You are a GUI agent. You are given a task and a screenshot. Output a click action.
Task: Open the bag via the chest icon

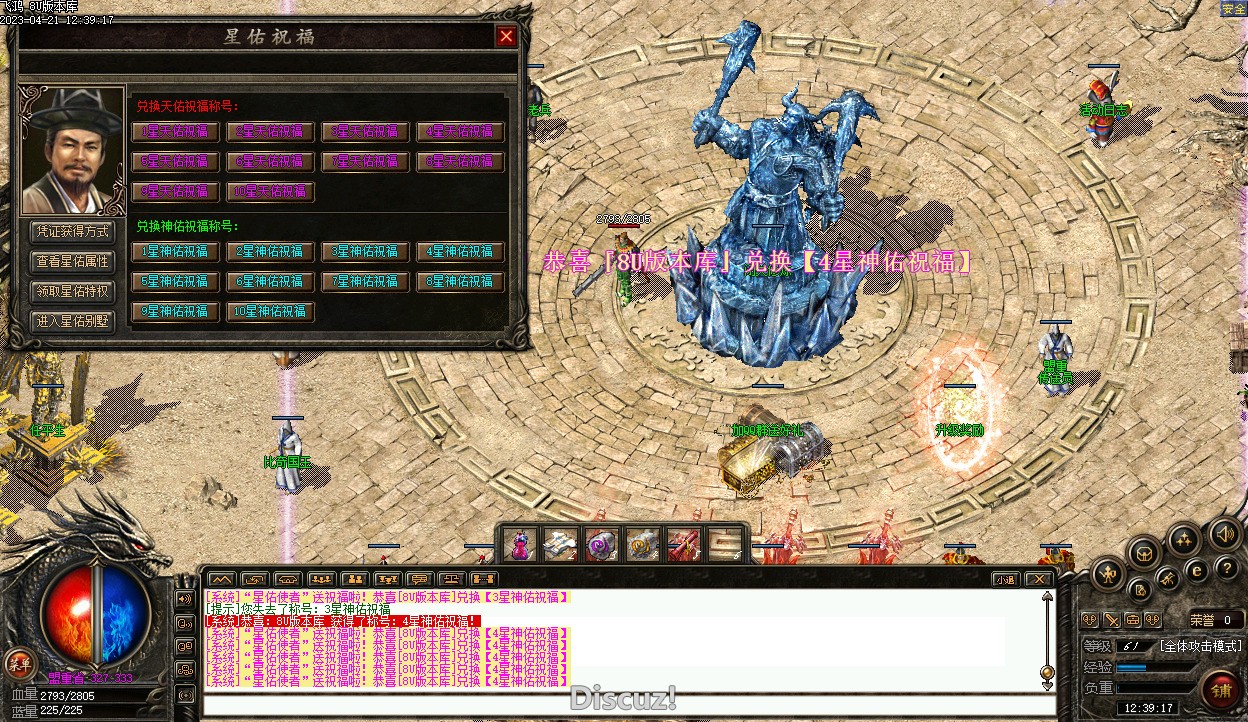pyautogui.click(x=1143, y=551)
